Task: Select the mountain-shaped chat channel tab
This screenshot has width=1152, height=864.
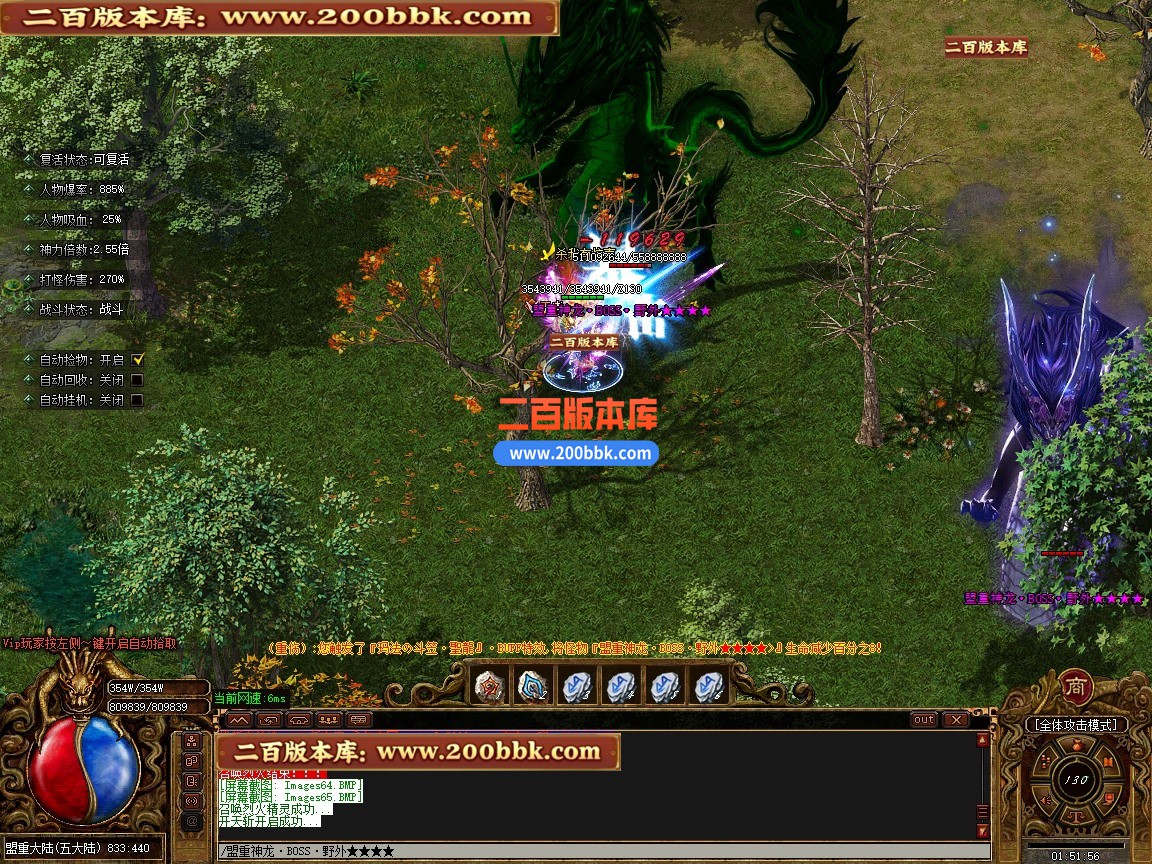Action: pos(237,719)
